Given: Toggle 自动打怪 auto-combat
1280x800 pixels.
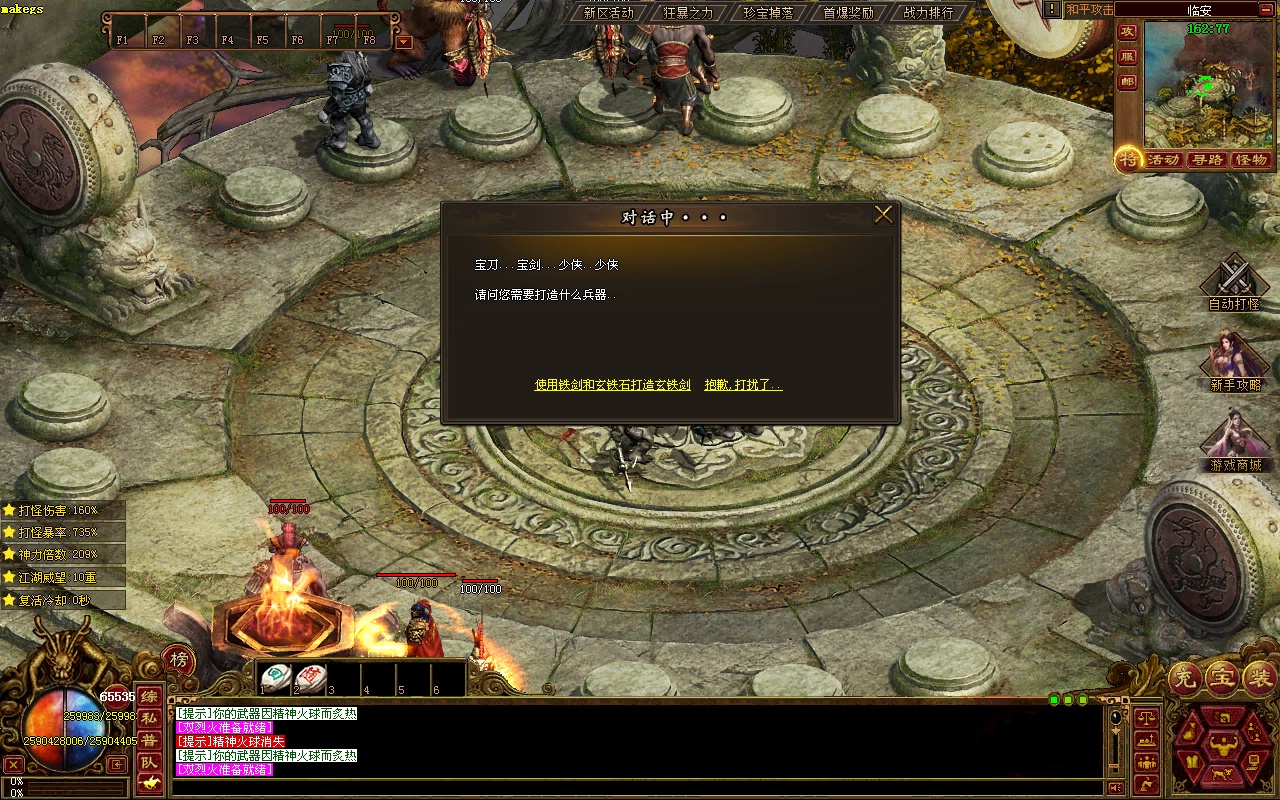Looking at the screenshot, I should tap(1234, 282).
